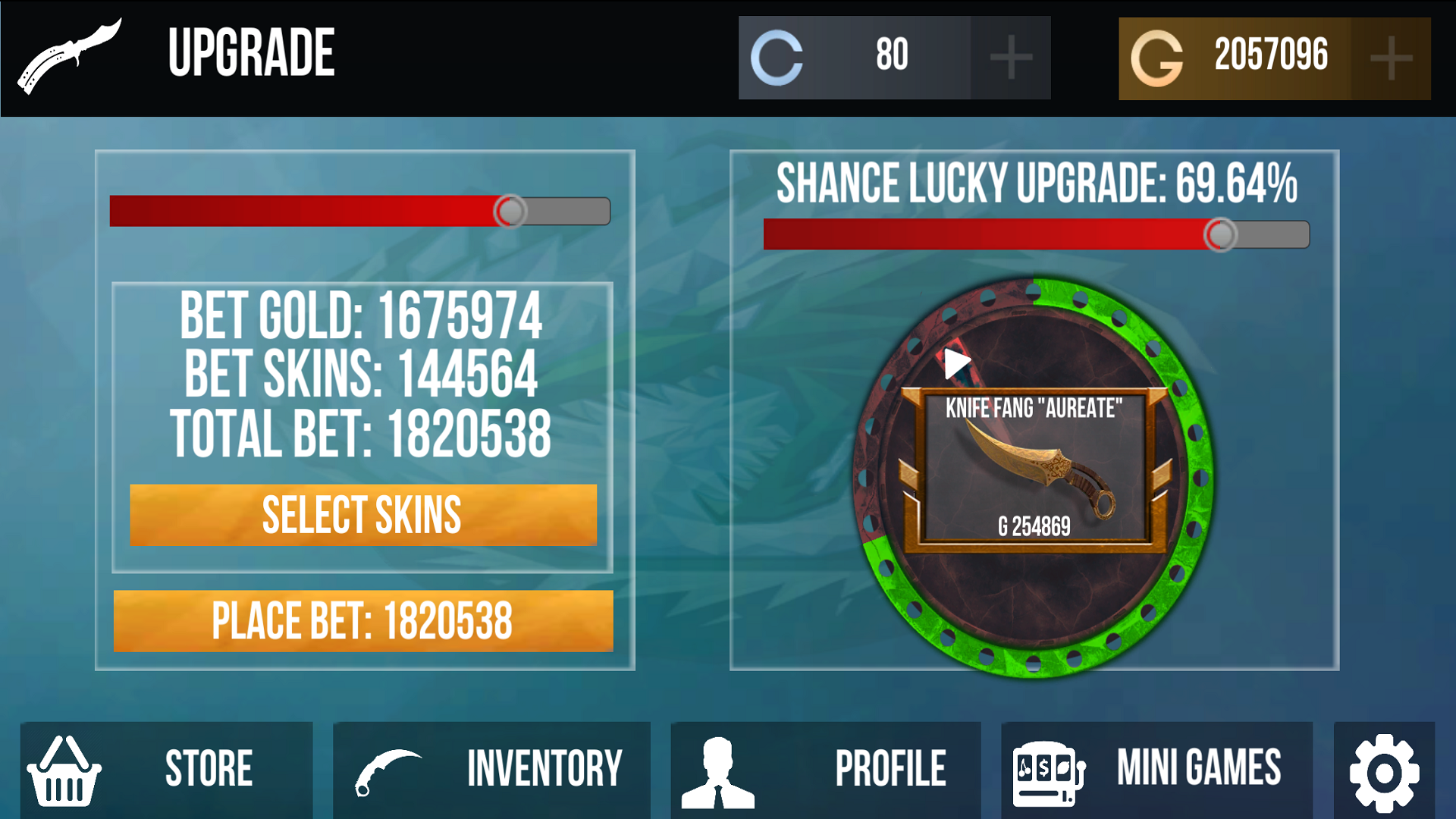Screen dimensions: 1456x819
Task: Click the SELECT SKINS button
Action: (x=362, y=514)
